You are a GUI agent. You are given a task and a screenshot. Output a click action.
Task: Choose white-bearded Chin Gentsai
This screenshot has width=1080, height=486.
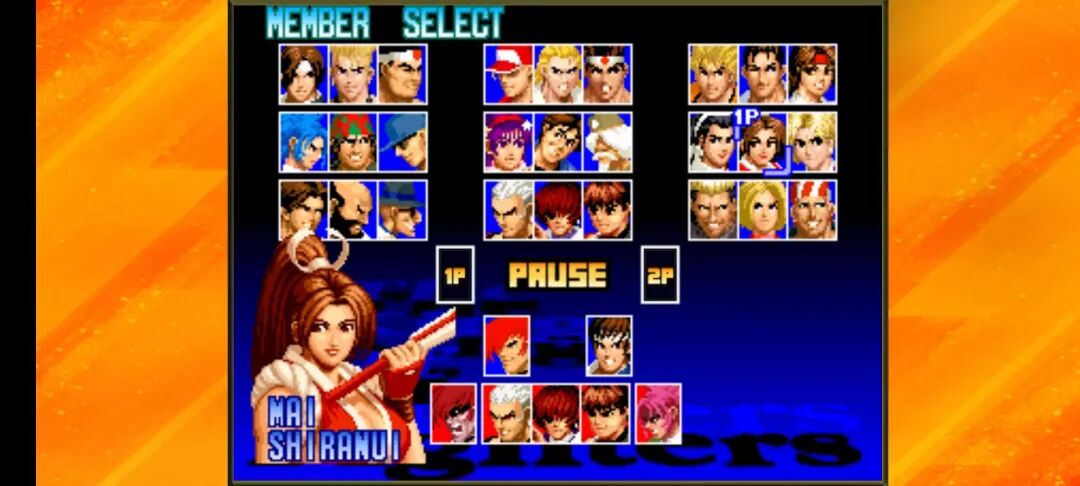607,142
